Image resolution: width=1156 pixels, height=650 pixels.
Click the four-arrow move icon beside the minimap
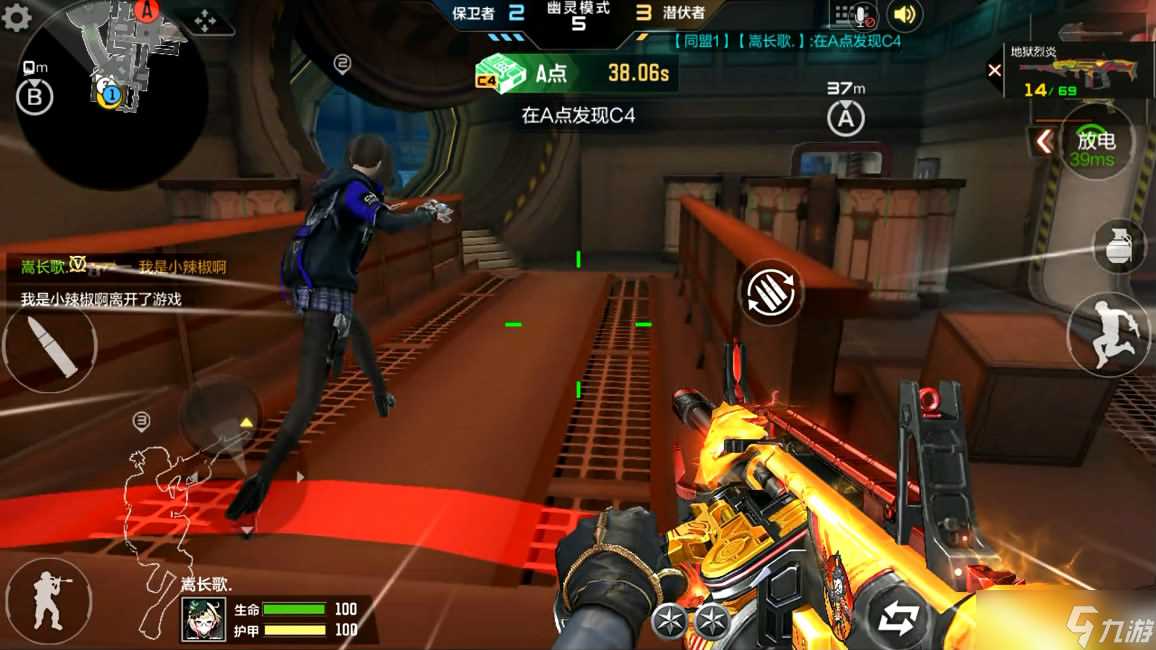(x=203, y=20)
